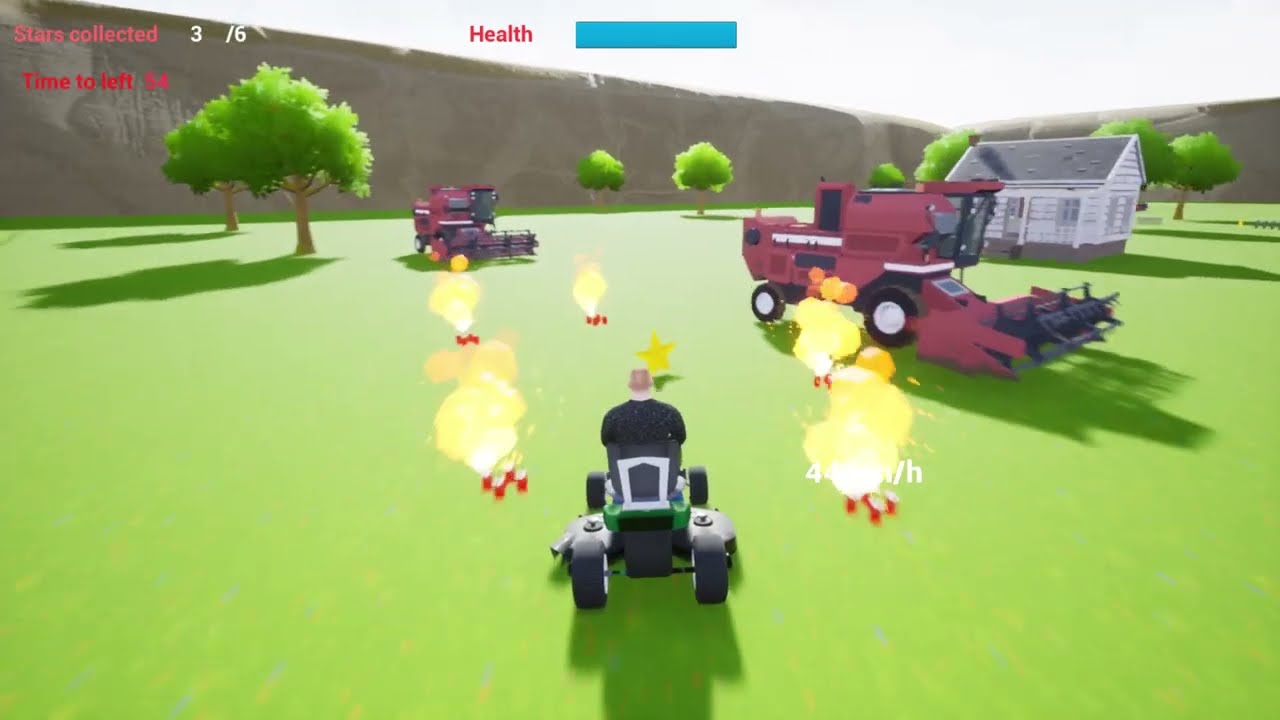Viewport: 1280px width, 720px height.
Task: Click the Health label text
Action: pyautogui.click(x=500, y=35)
